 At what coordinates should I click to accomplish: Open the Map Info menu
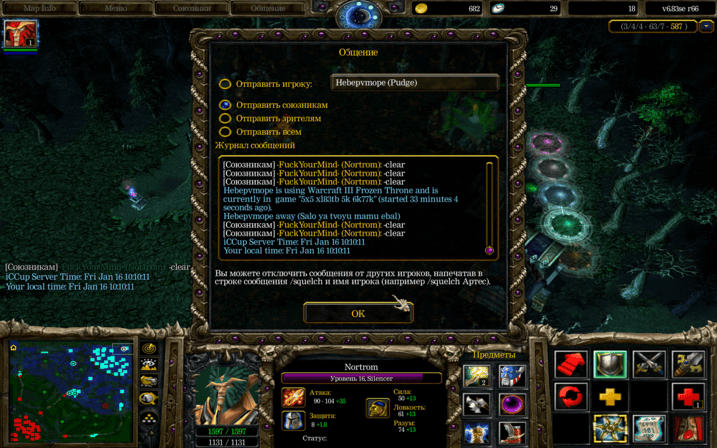click(x=39, y=8)
